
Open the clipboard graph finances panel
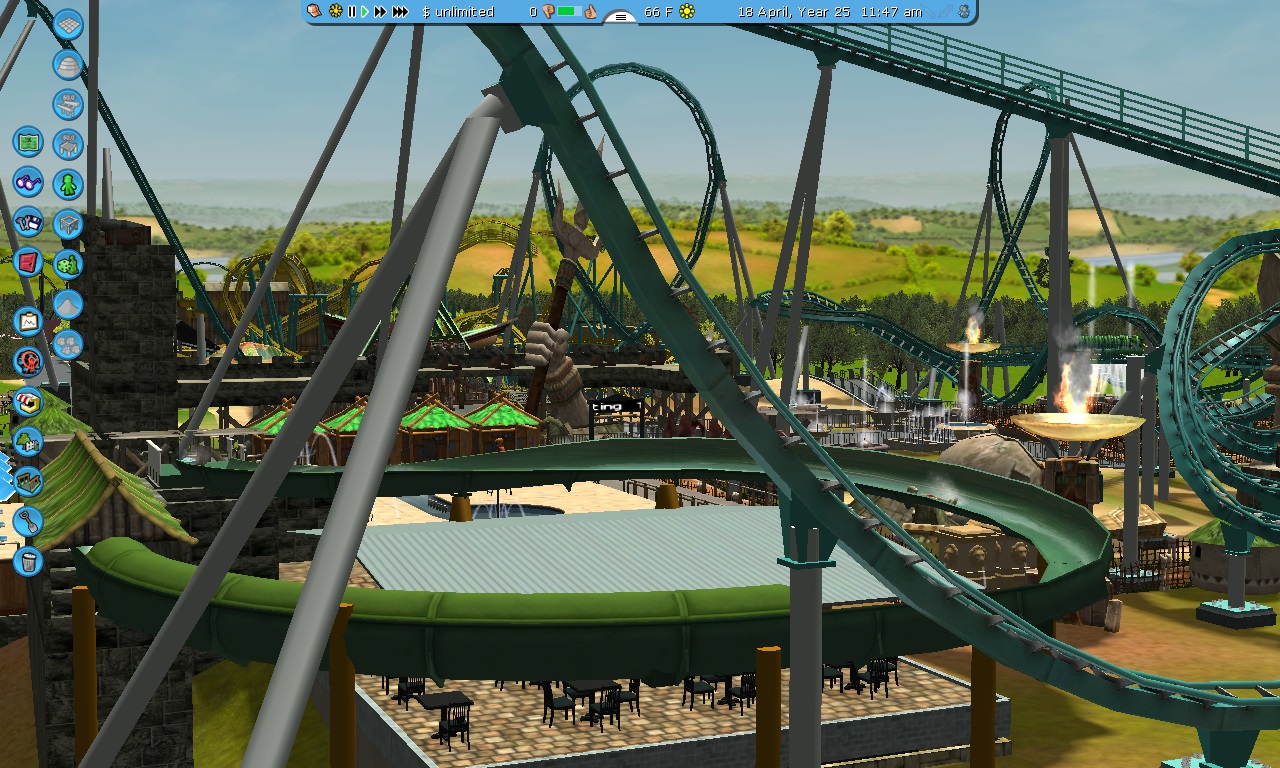pos(28,322)
